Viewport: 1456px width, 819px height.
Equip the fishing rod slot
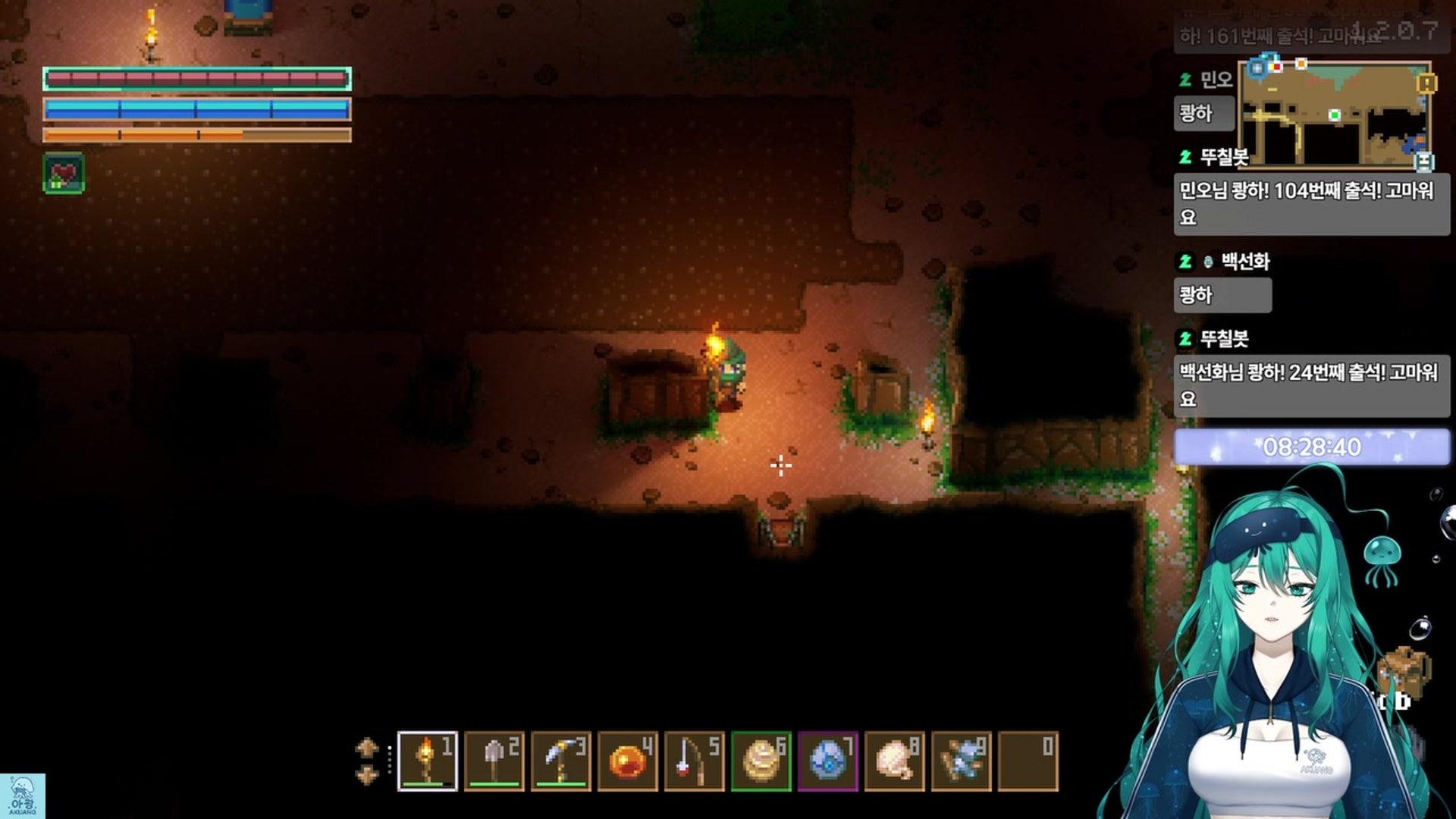point(694,761)
